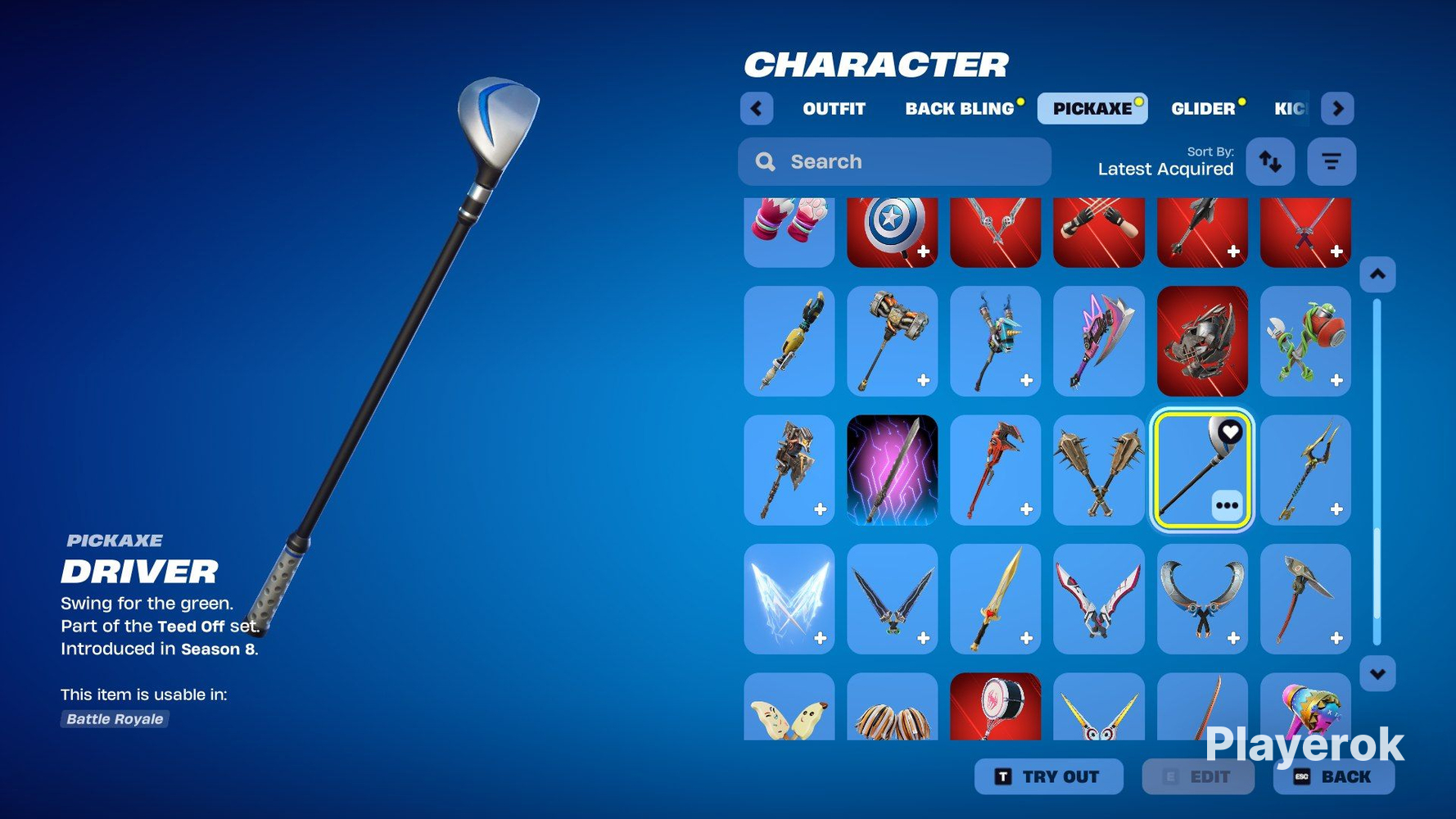This screenshot has width=1456, height=819.
Task: Try out the Driver pickaxe
Action: 1048,776
